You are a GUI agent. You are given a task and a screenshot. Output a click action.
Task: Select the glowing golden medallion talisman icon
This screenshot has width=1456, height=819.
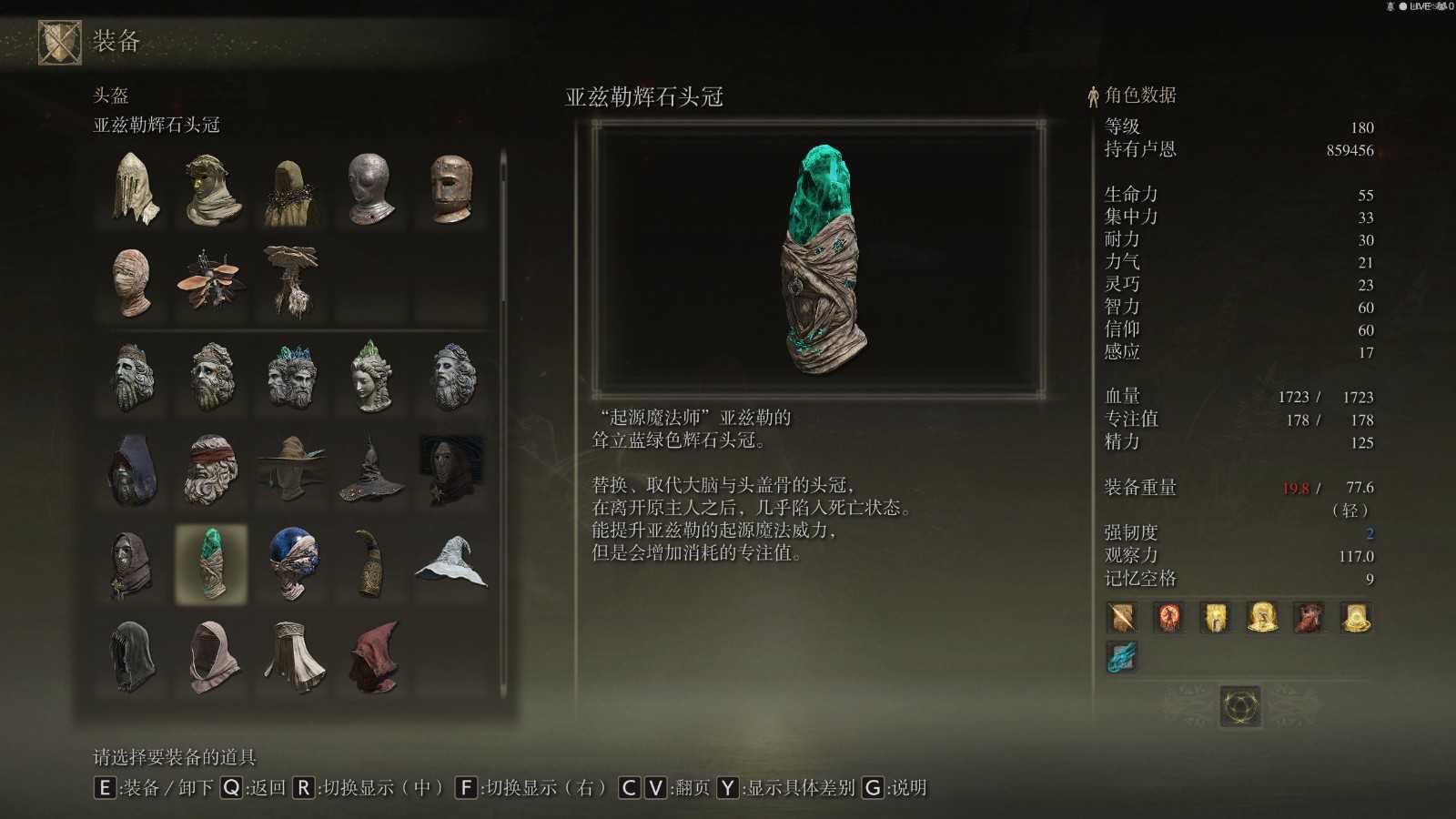click(1358, 619)
